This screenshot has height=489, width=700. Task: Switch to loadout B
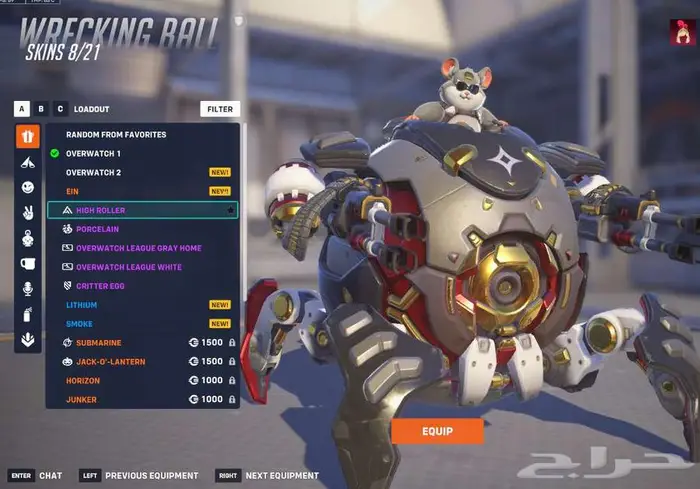41,109
